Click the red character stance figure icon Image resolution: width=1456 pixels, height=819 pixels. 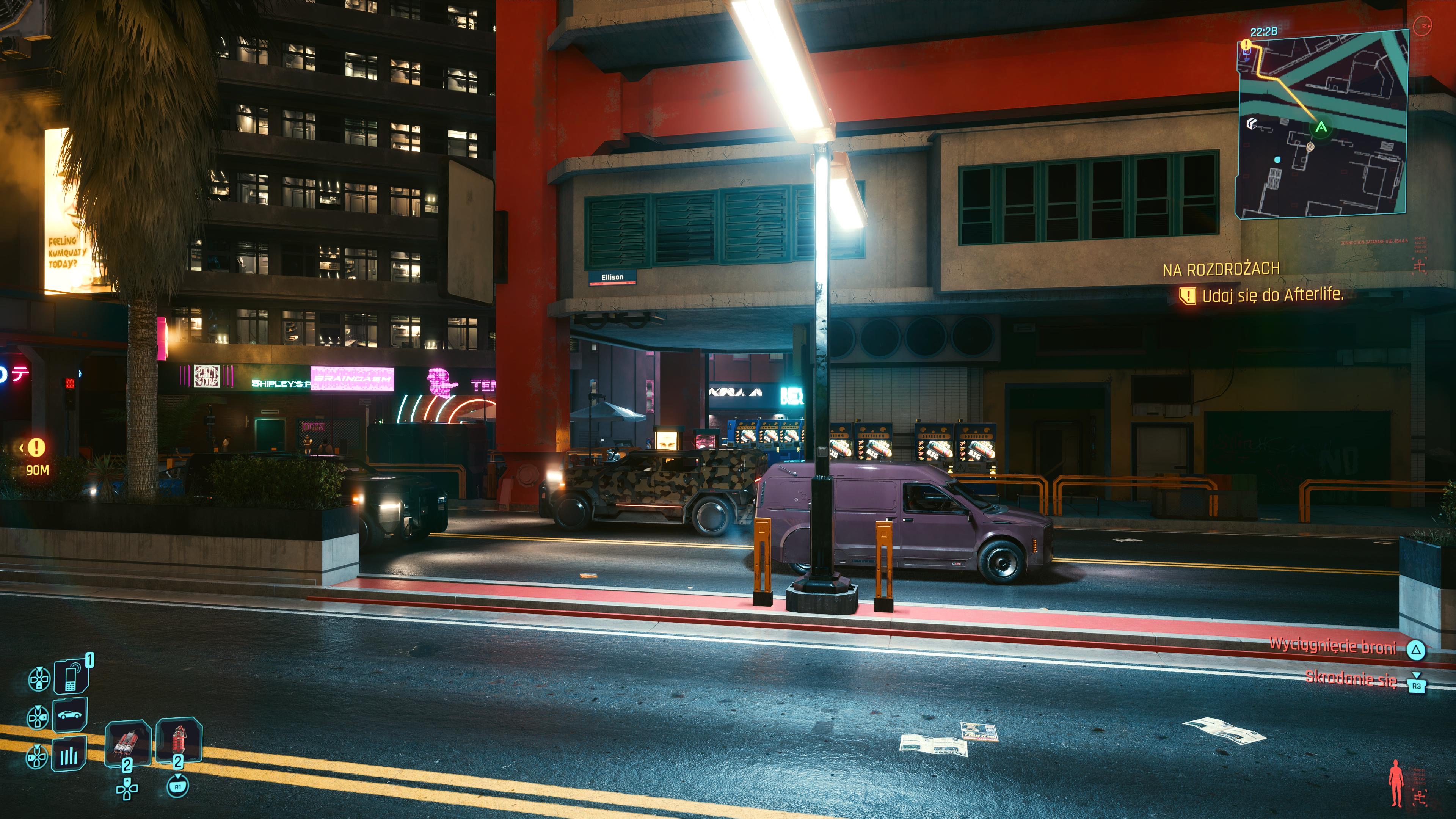1396,783
